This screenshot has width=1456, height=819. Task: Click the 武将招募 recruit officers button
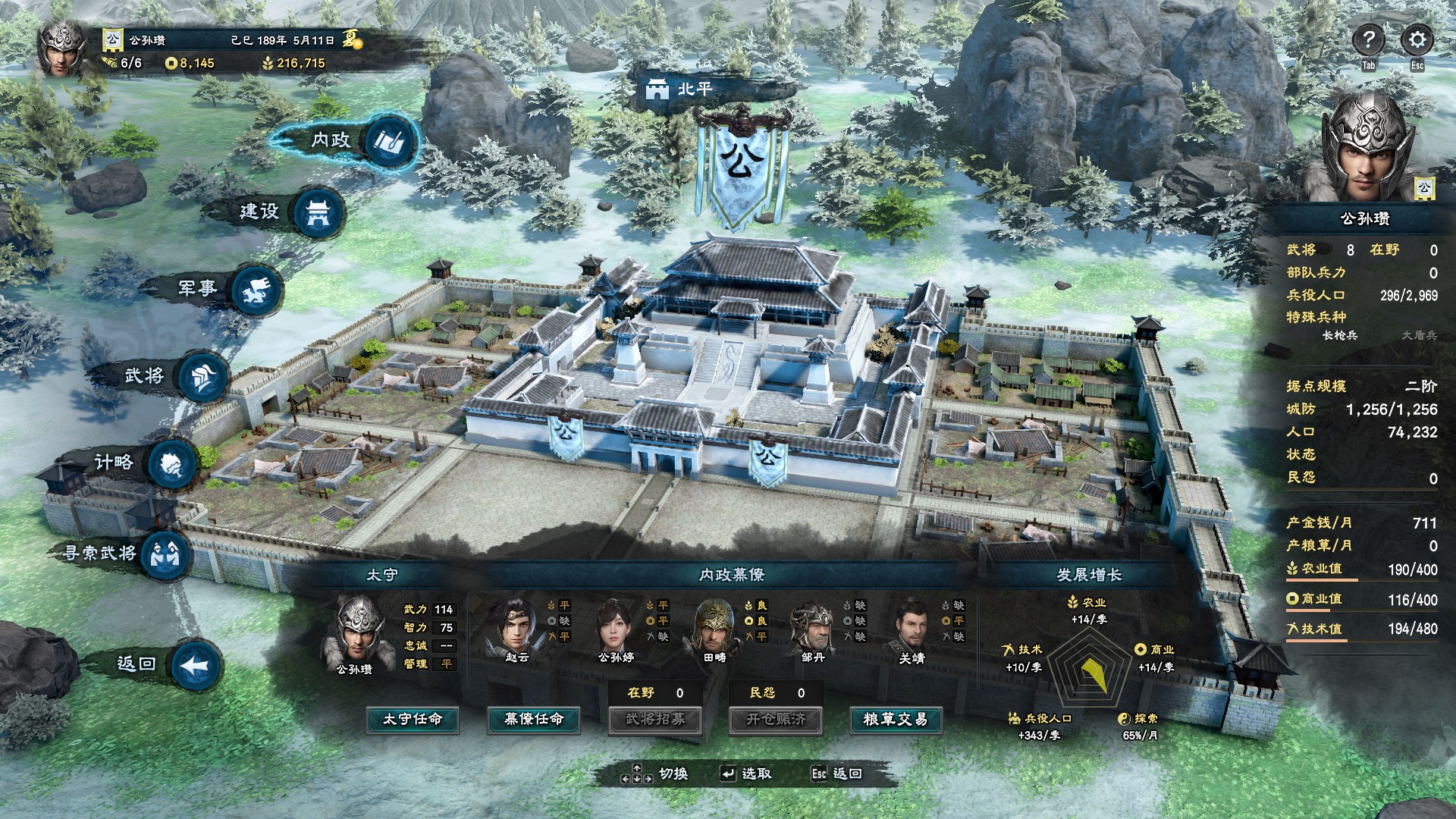point(655,719)
